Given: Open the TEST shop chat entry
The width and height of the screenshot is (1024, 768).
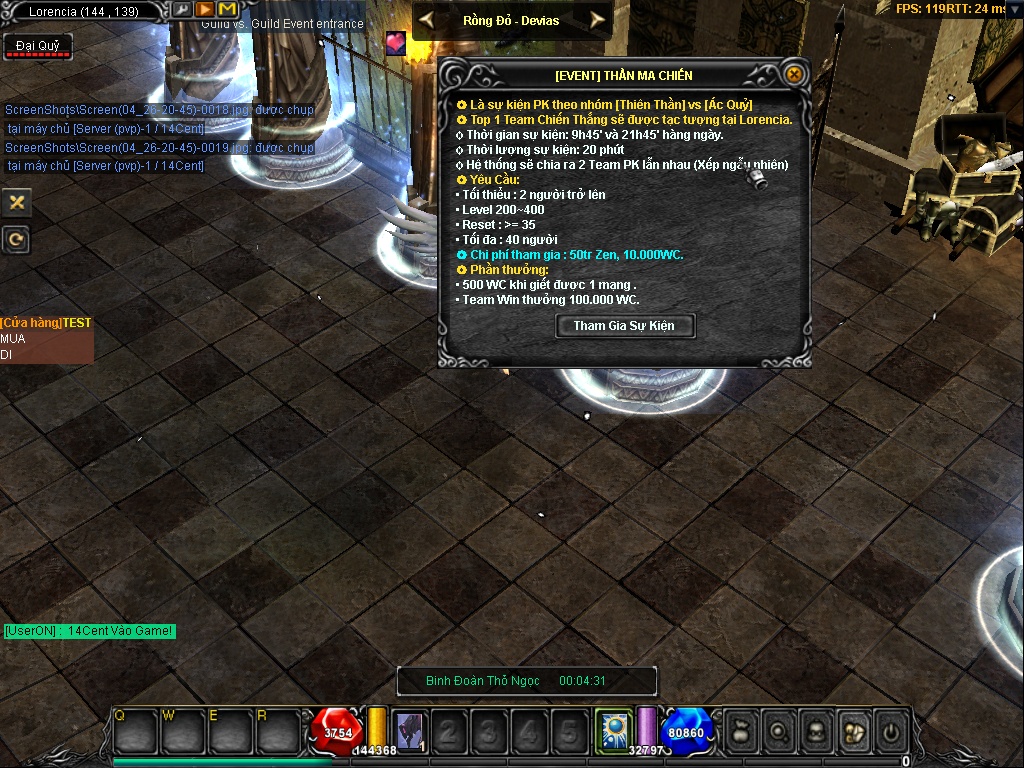Looking at the screenshot, I should pyautogui.click(x=46, y=323).
